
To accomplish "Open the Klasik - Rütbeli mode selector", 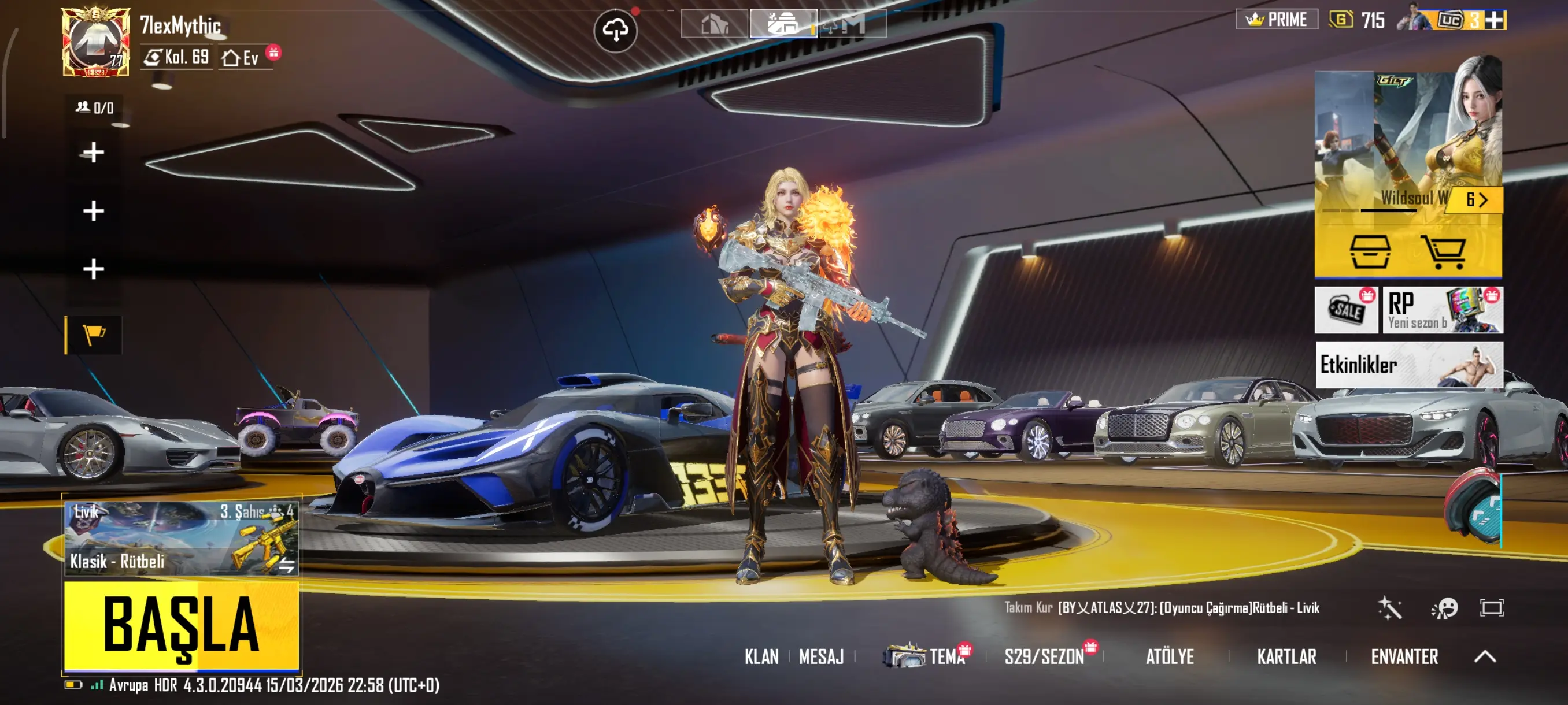I will [182, 539].
